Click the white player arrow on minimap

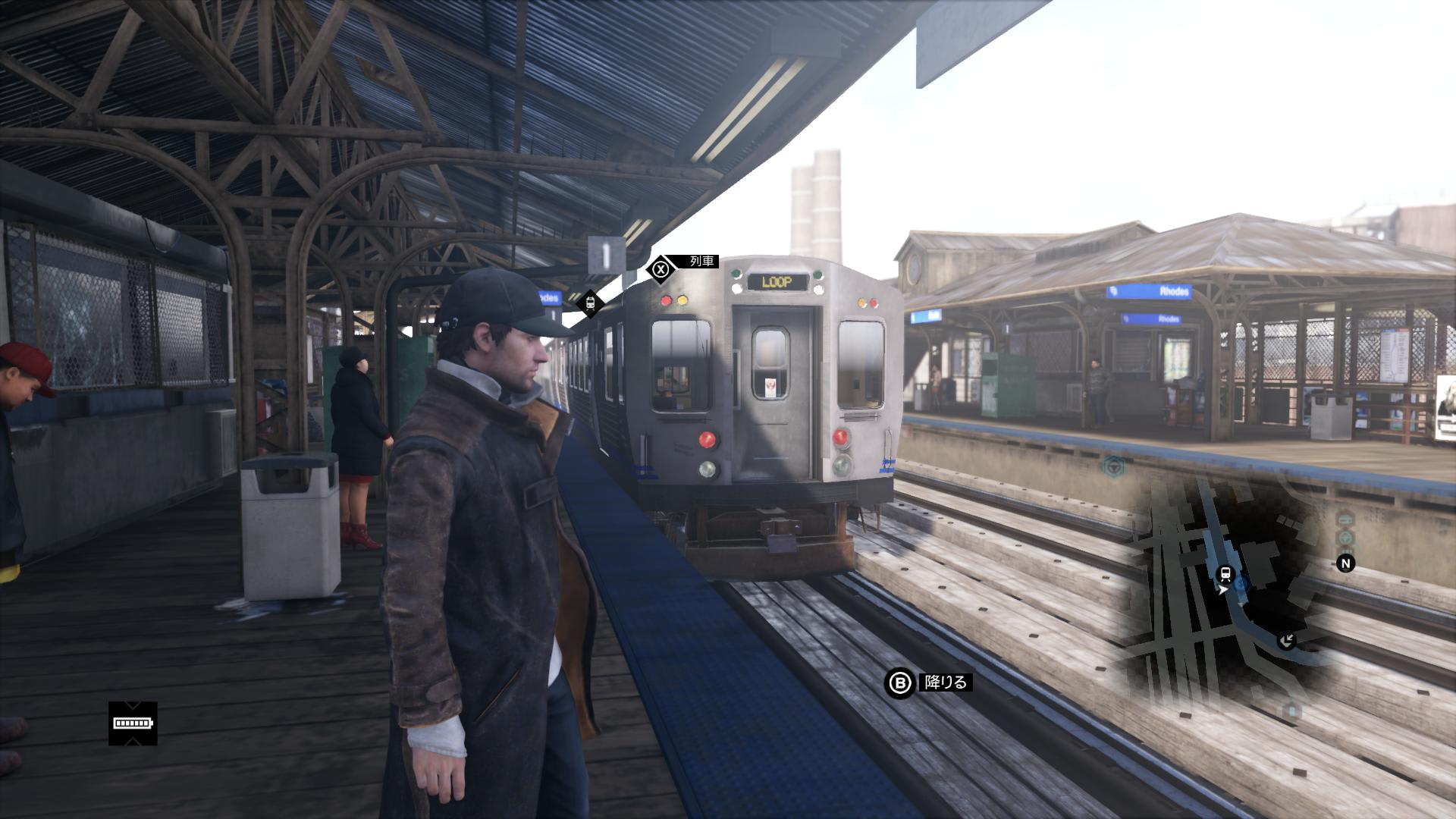tap(1223, 589)
